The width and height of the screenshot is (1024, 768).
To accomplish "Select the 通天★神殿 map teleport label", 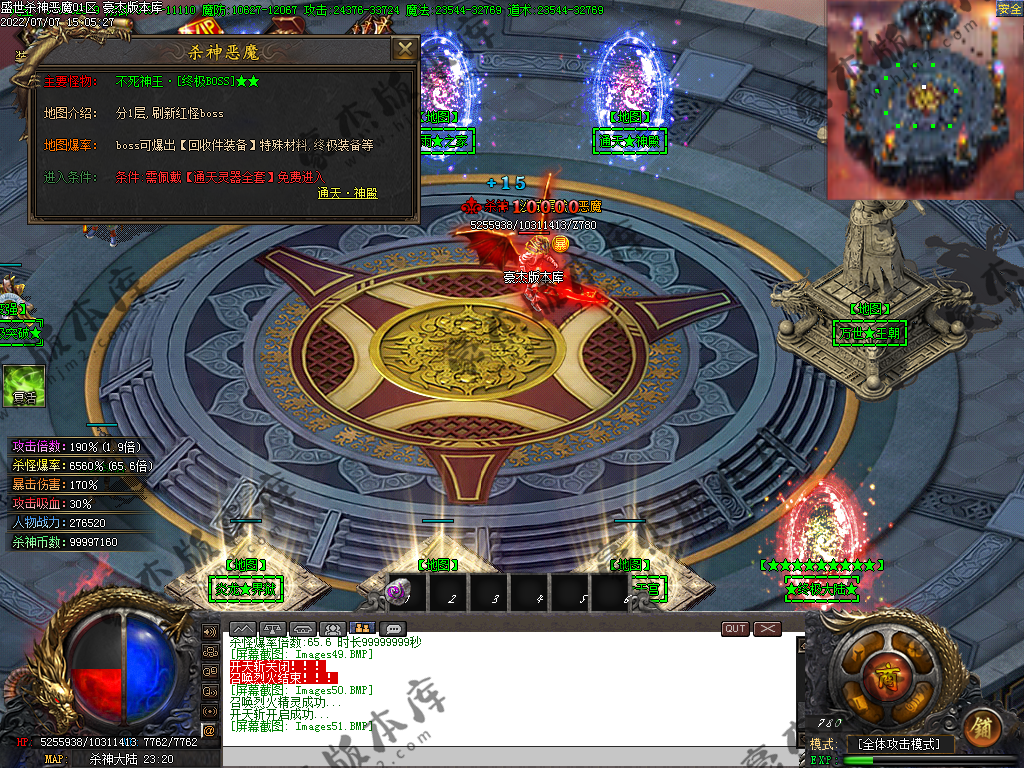I will [x=629, y=141].
